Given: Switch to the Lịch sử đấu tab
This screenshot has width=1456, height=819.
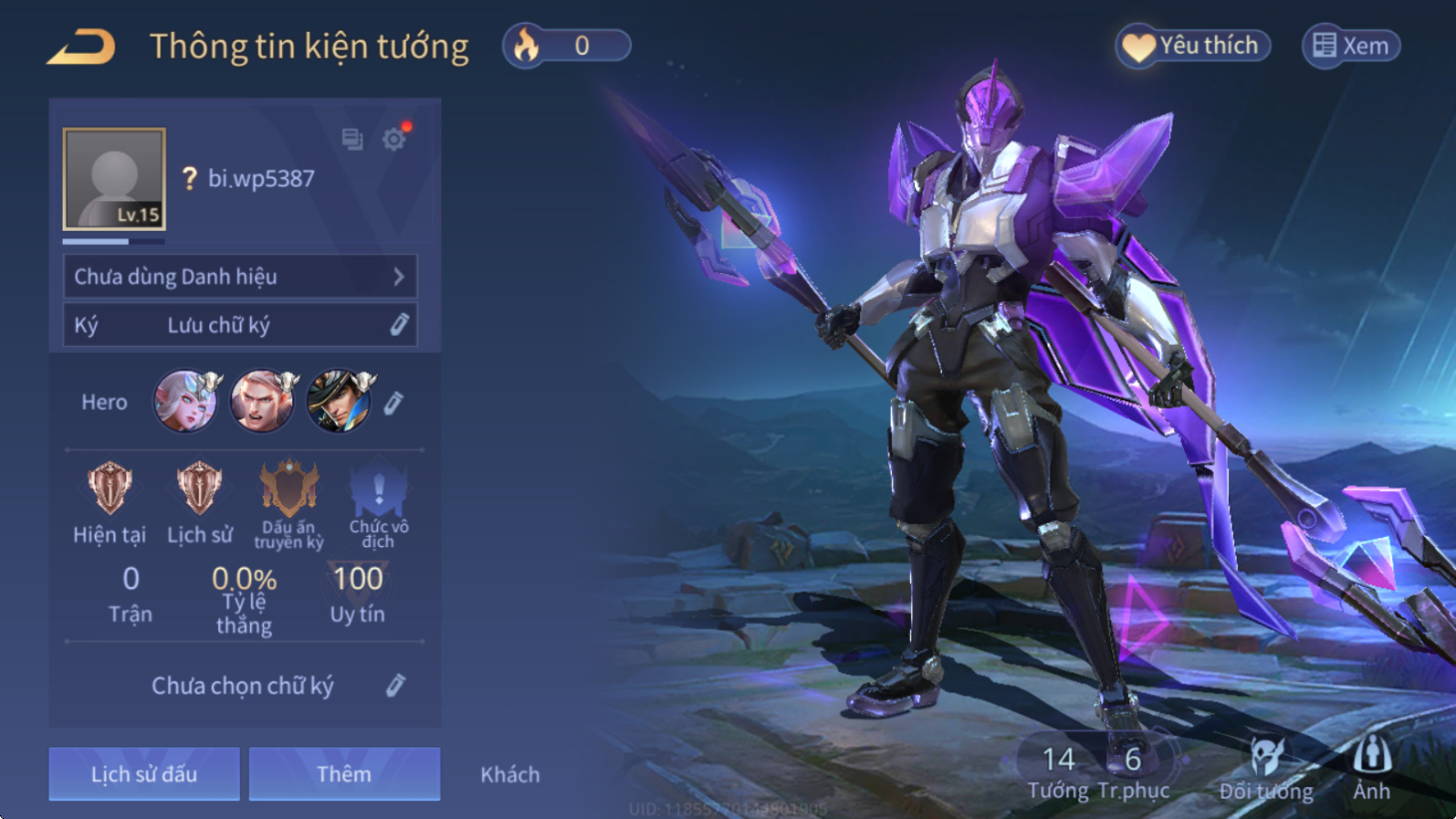Looking at the screenshot, I should pyautogui.click(x=145, y=774).
